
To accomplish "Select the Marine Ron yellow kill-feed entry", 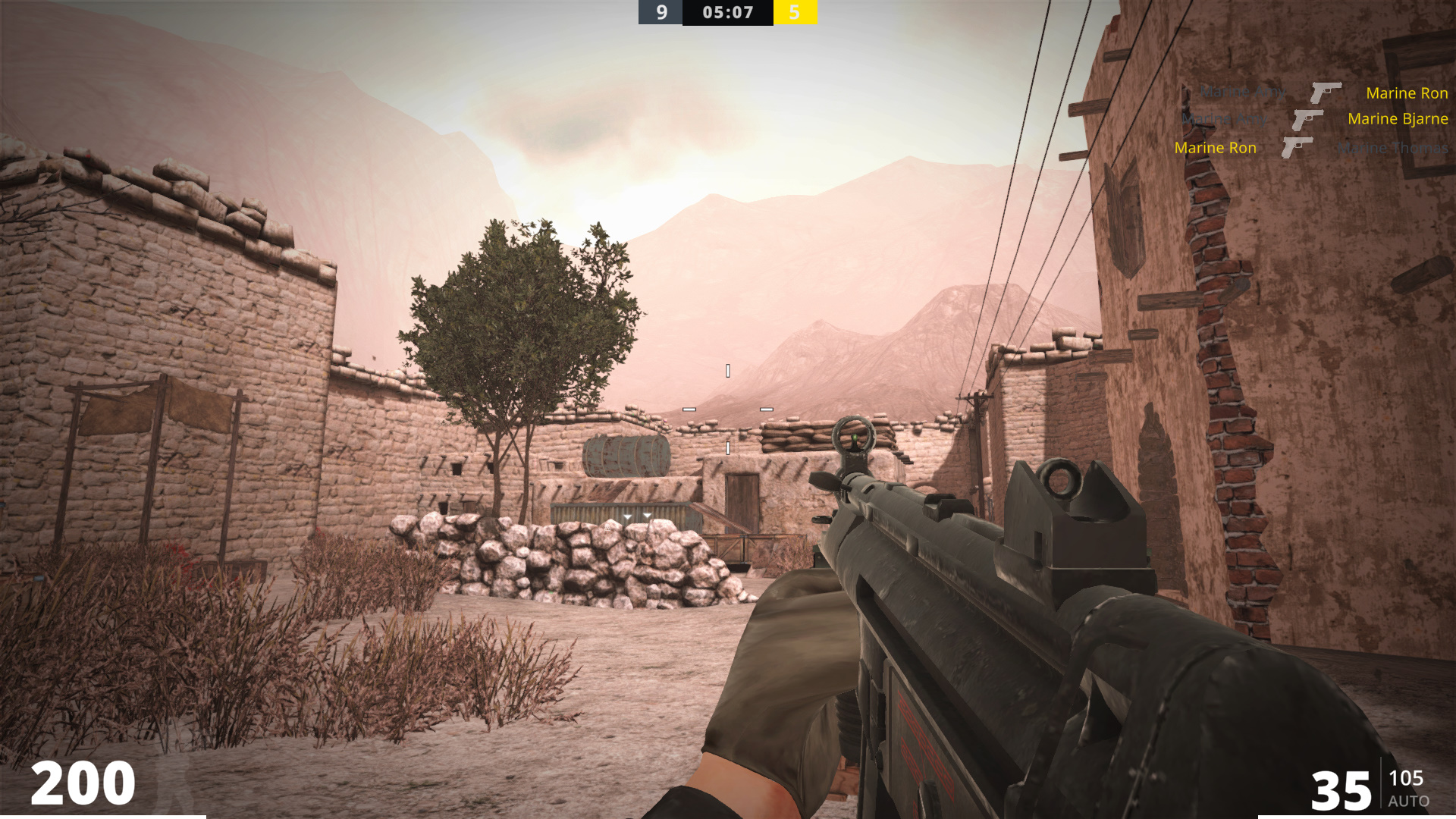I will tap(1216, 148).
